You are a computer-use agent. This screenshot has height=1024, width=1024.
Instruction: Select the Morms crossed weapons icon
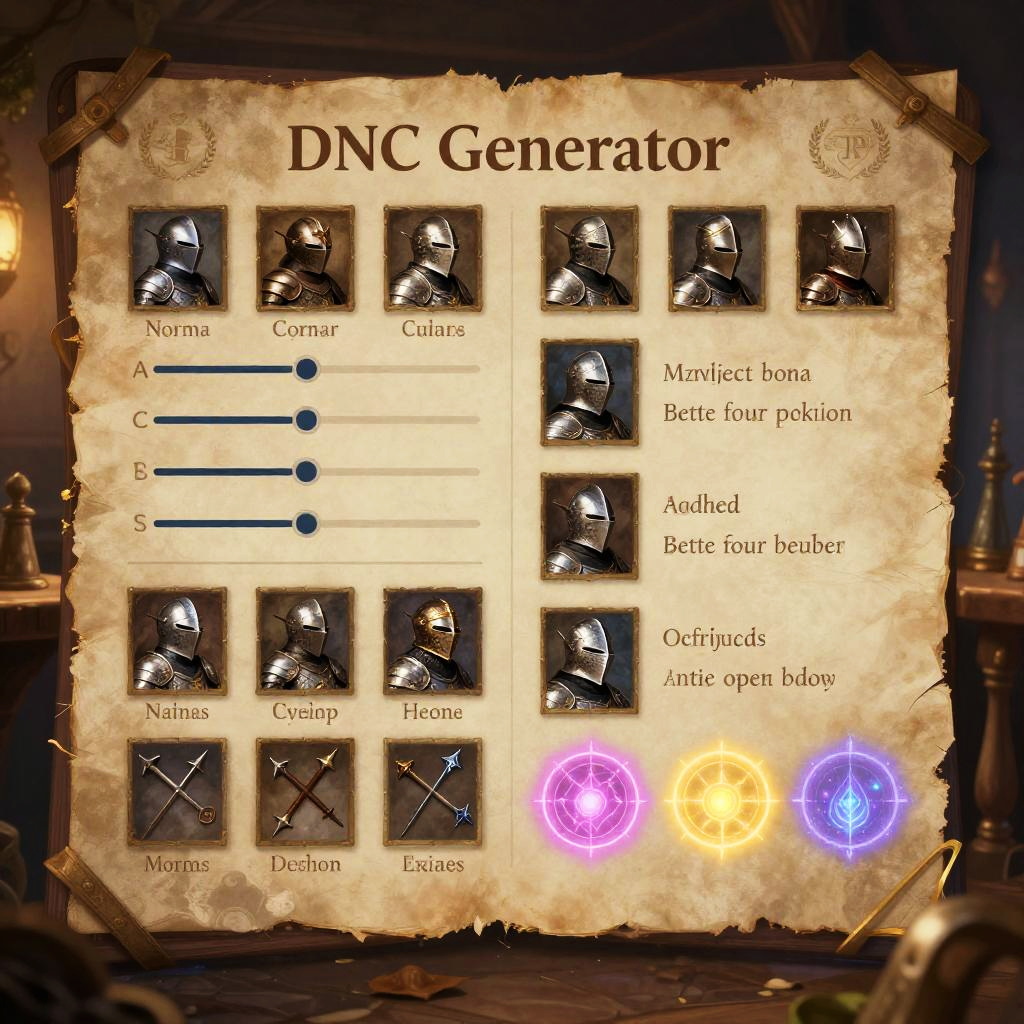[x=178, y=792]
